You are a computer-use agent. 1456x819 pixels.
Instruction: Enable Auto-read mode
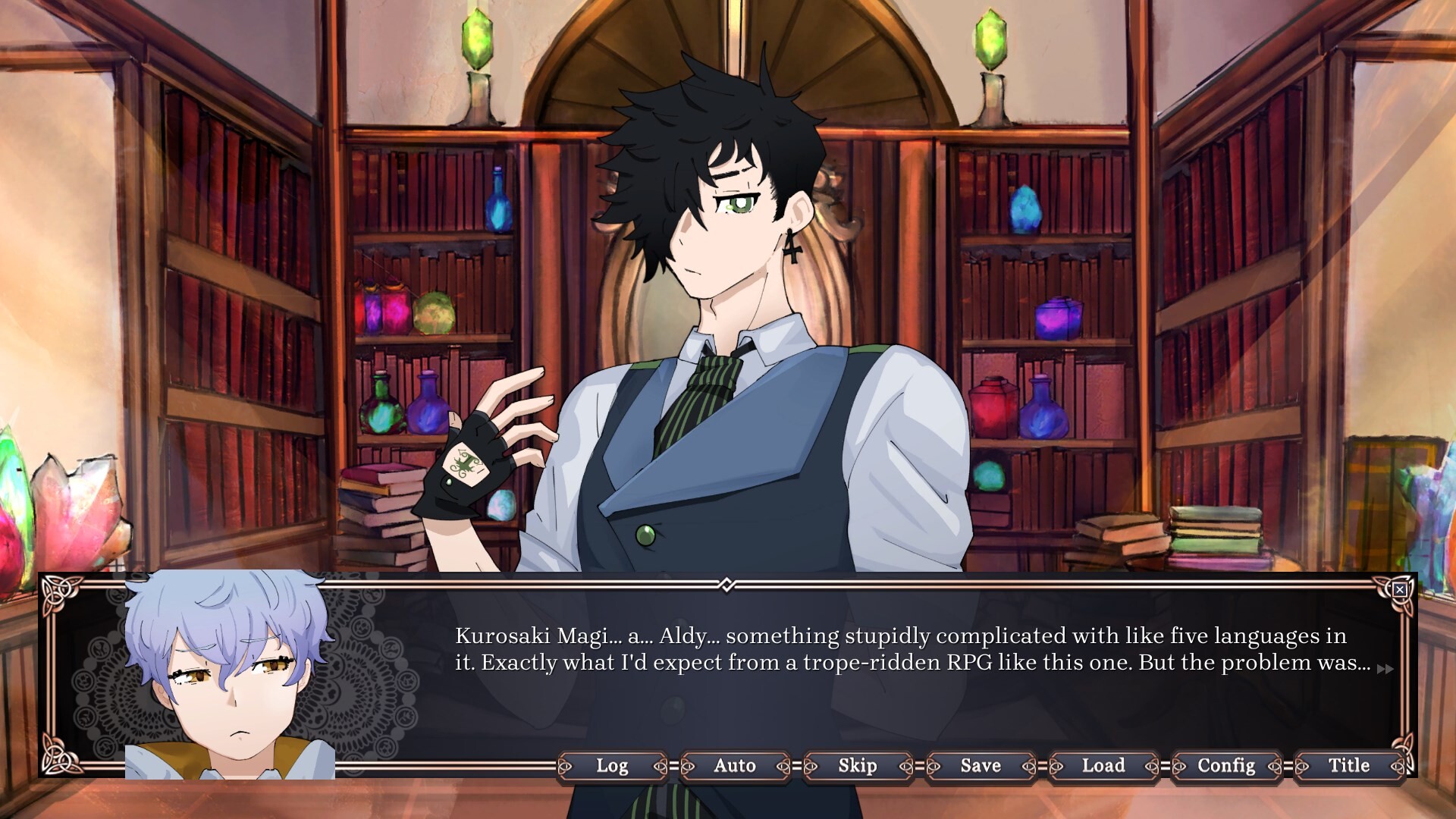point(734,766)
